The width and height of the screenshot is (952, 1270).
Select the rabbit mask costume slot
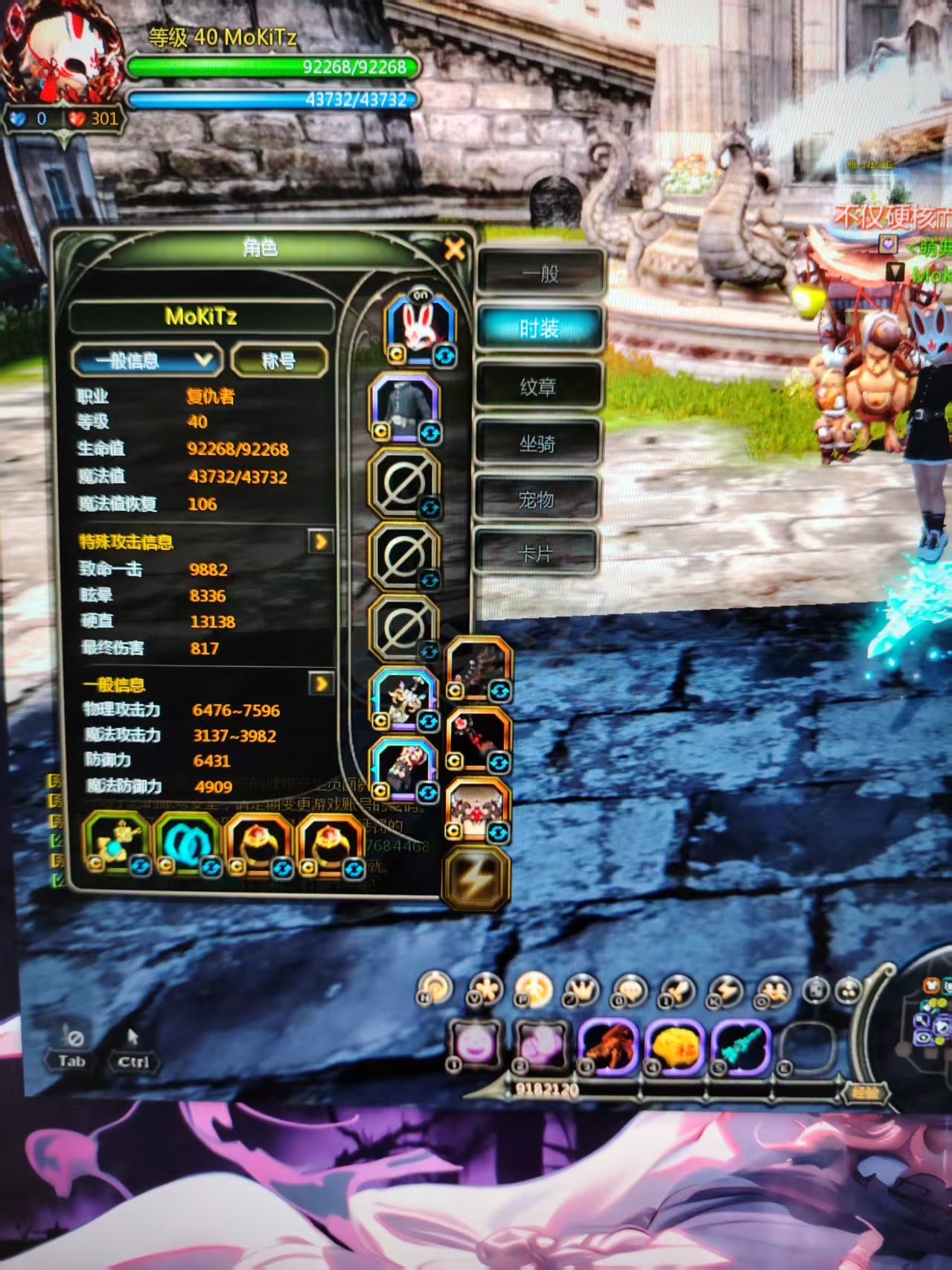[x=420, y=327]
